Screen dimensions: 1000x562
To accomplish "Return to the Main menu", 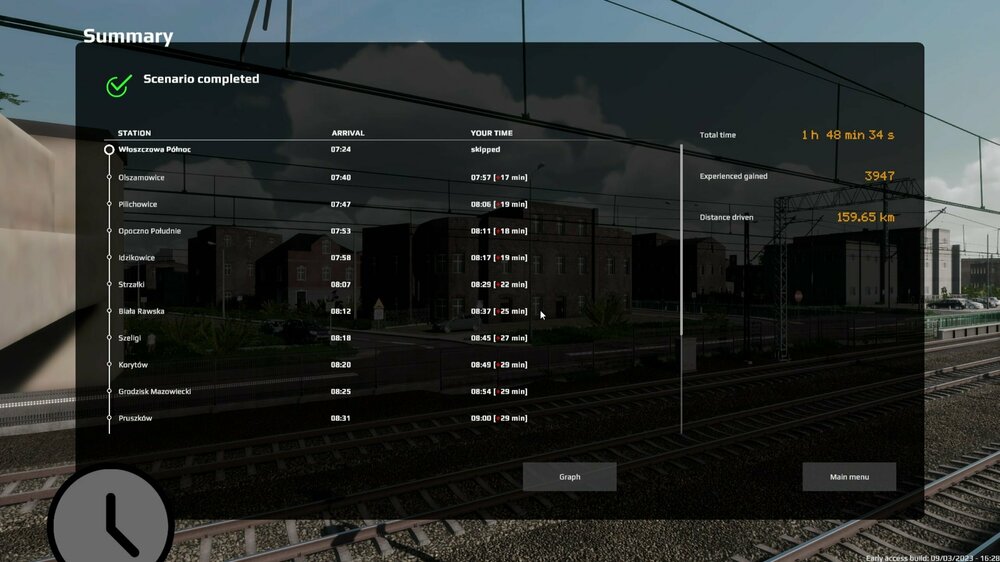I will pyautogui.click(x=849, y=477).
